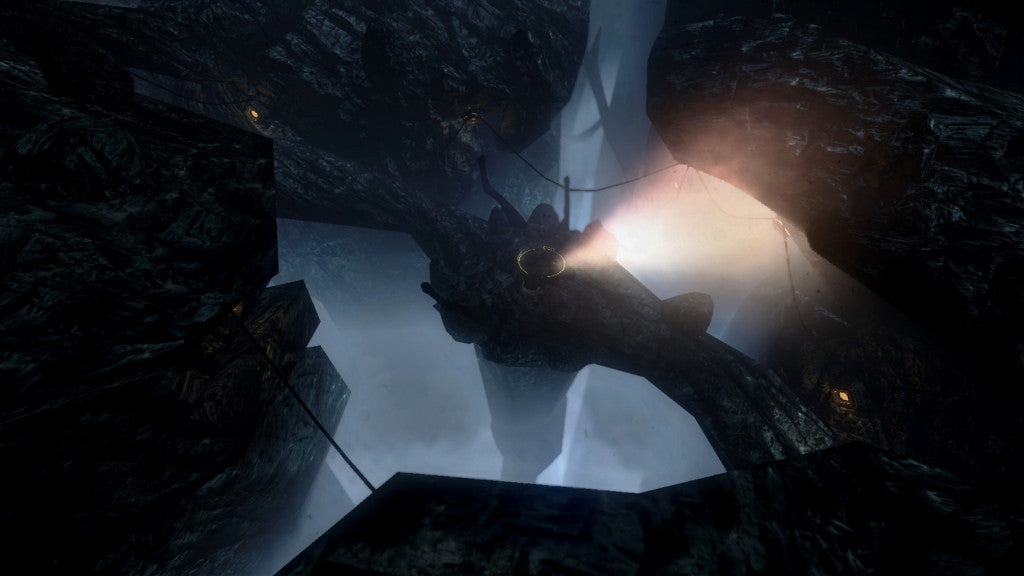1024x576 pixels.
Task: Click the yellow circular target reticle
Action: tap(541, 263)
